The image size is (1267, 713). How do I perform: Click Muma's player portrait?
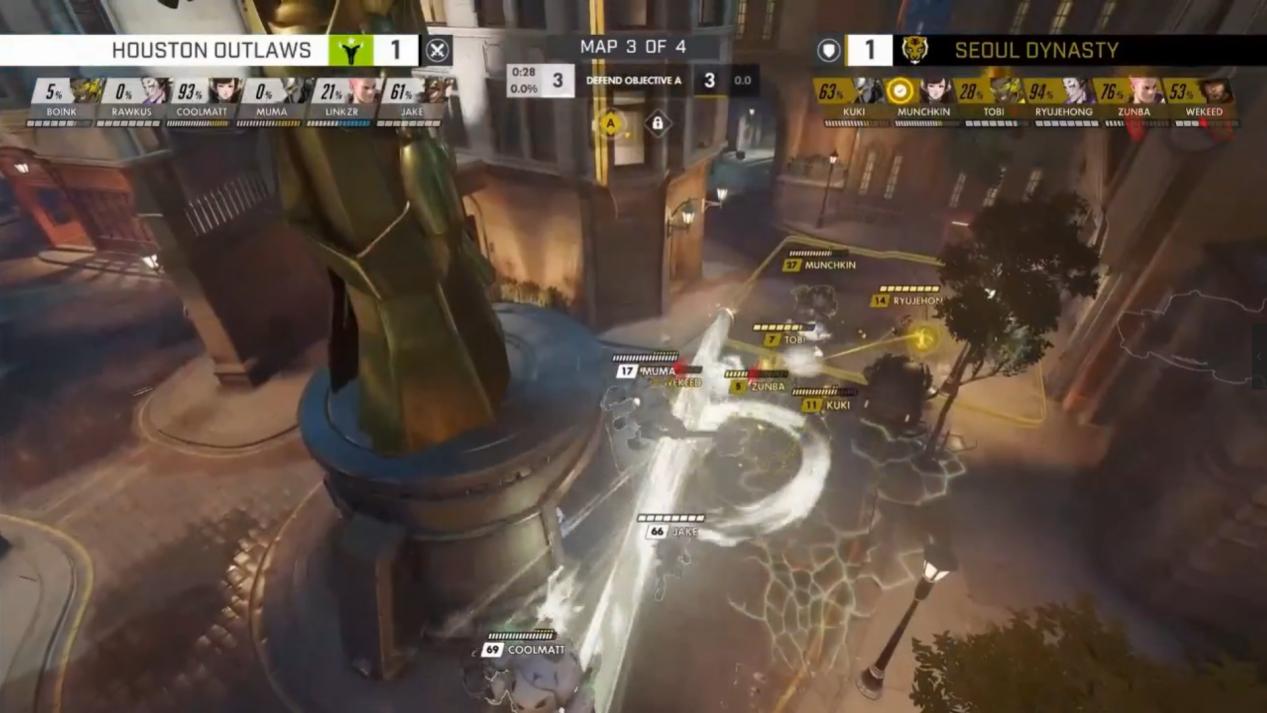(x=296, y=91)
